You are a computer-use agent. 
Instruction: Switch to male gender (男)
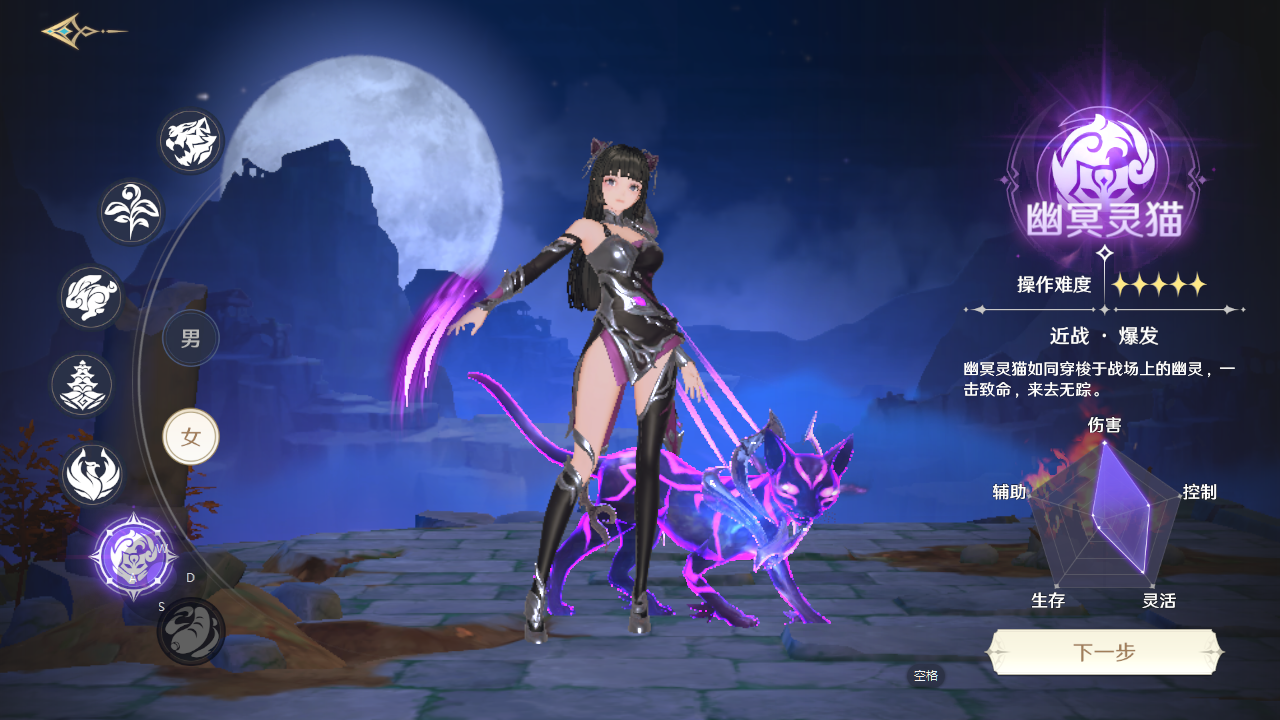(191, 338)
